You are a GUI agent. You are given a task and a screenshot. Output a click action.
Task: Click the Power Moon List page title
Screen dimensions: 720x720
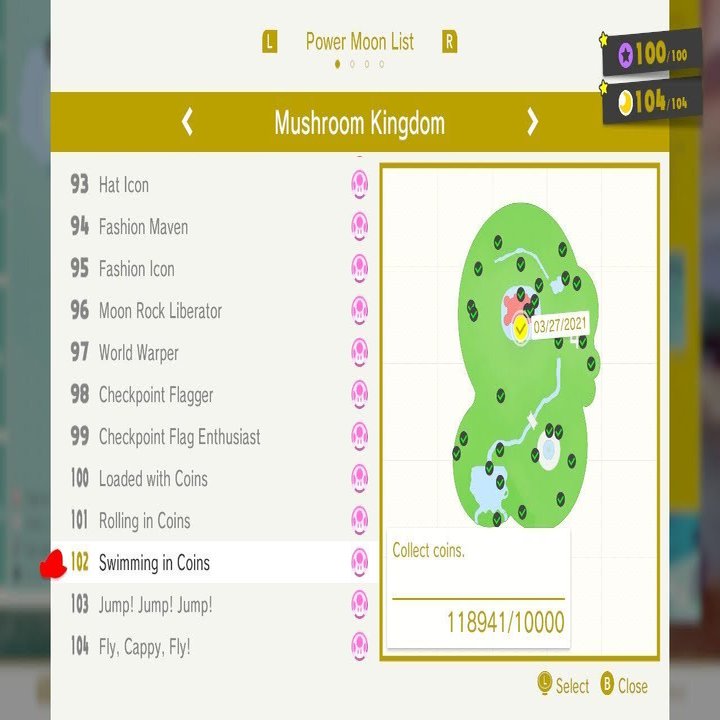click(x=359, y=42)
